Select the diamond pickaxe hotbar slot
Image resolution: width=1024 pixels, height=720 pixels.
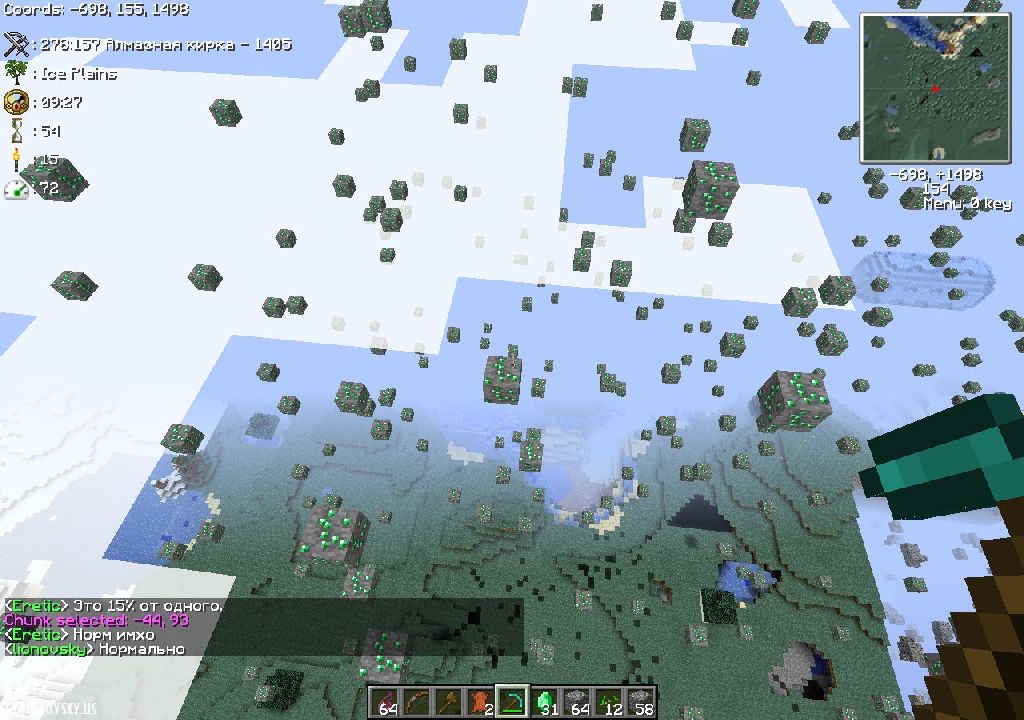[512, 702]
